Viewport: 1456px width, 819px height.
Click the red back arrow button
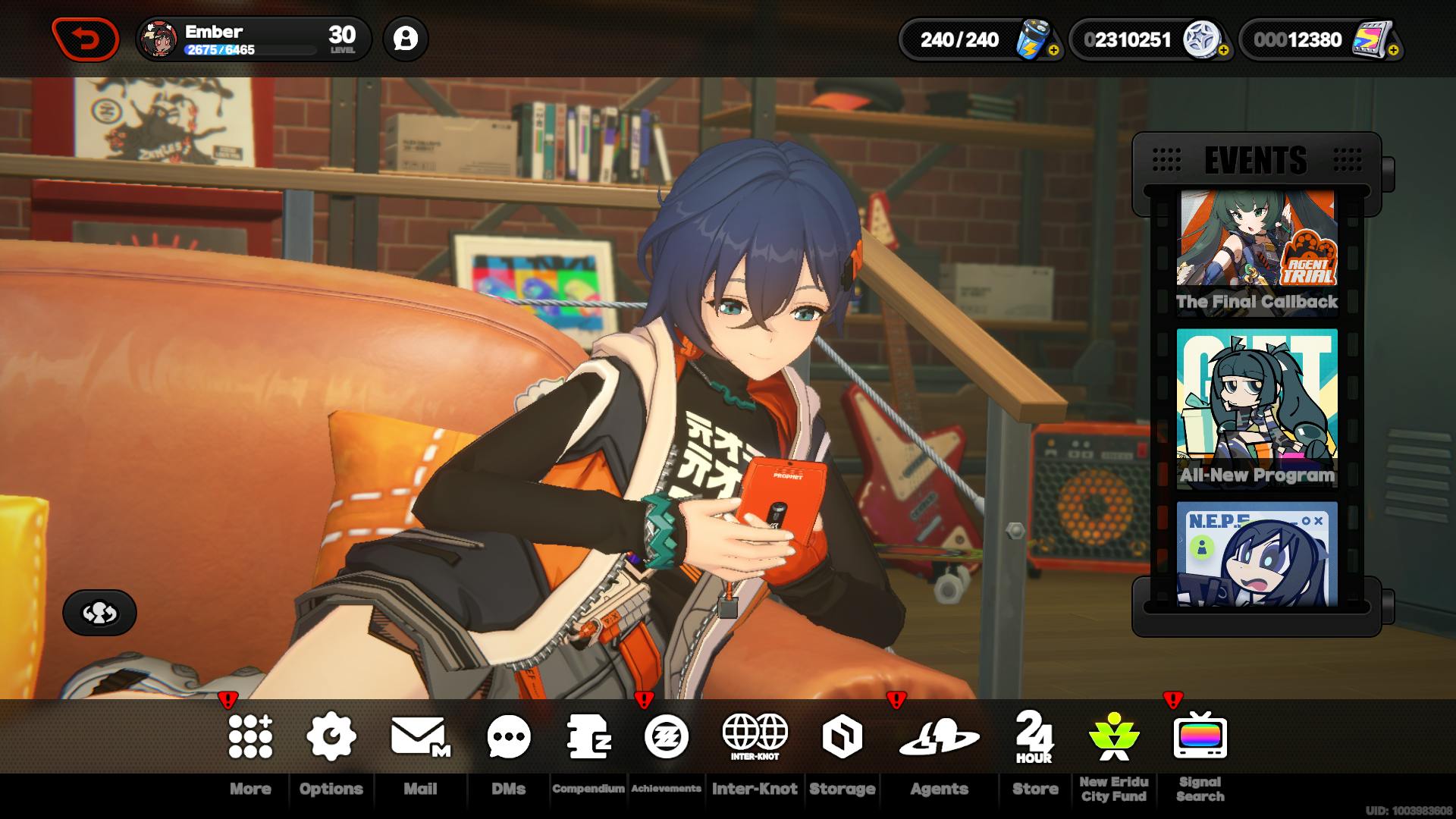click(x=86, y=39)
